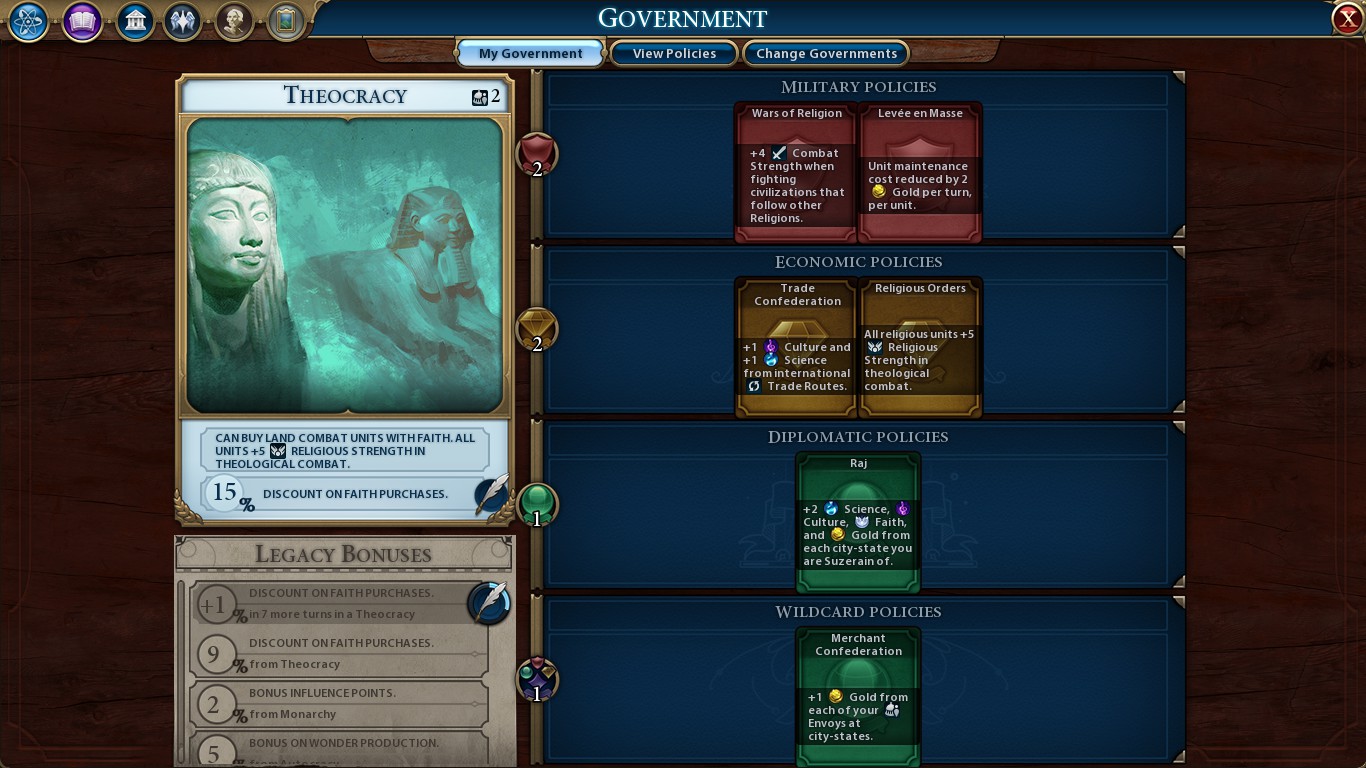1366x768 pixels.
Task: Open the Religion screen winged icon
Action: point(183,22)
